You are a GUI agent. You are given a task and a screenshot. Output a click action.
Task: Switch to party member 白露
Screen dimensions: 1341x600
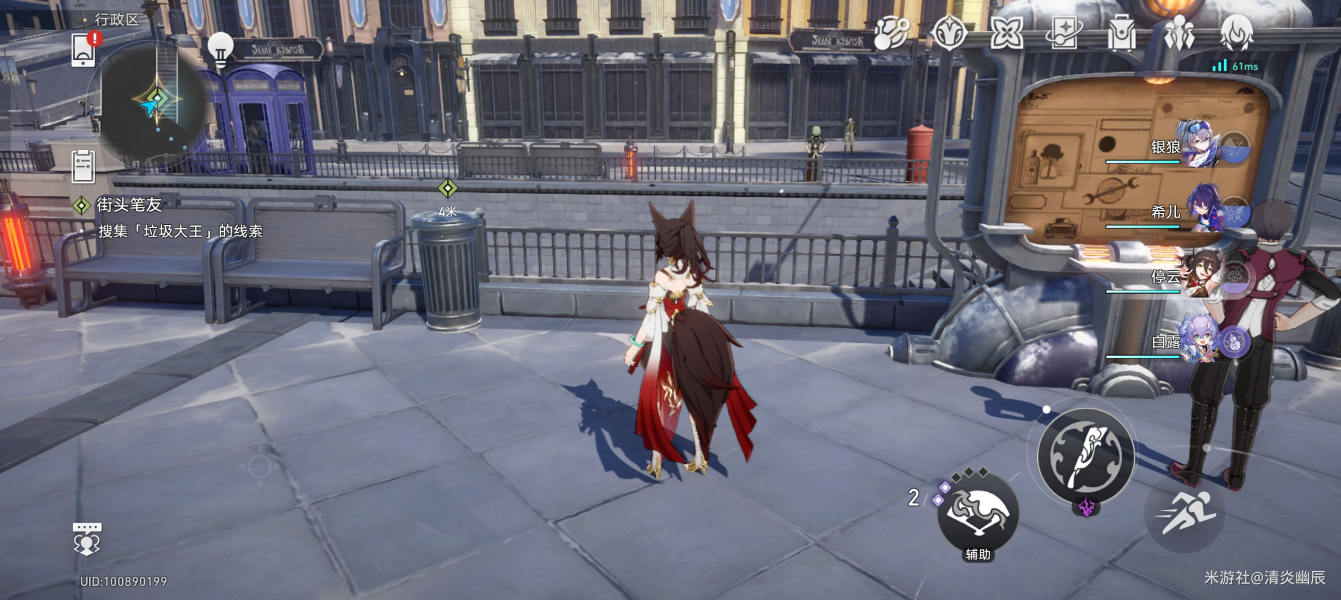click(x=1198, y=341)
